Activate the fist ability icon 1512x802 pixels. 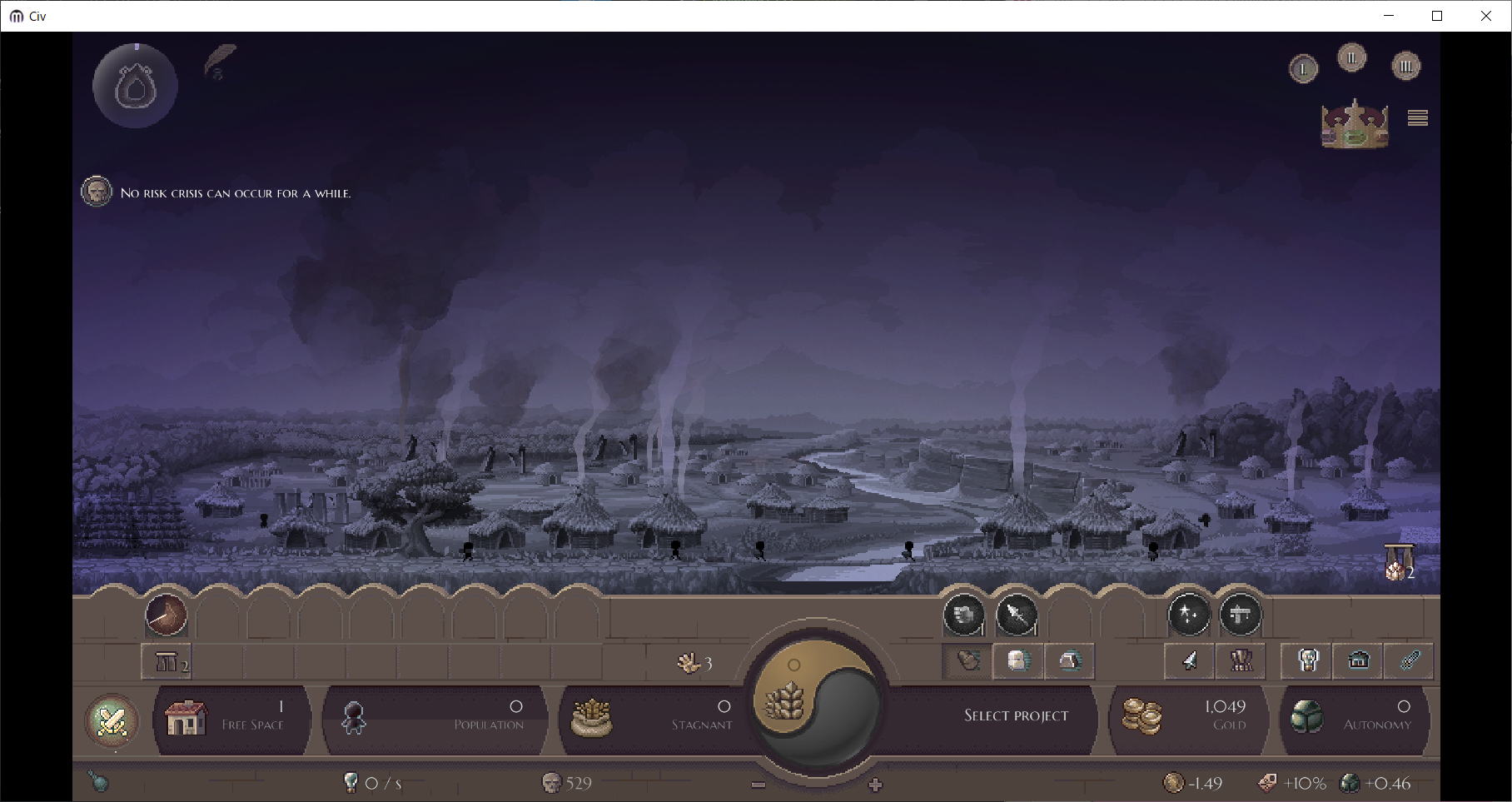pyautogui.click(x=963, y=615)
